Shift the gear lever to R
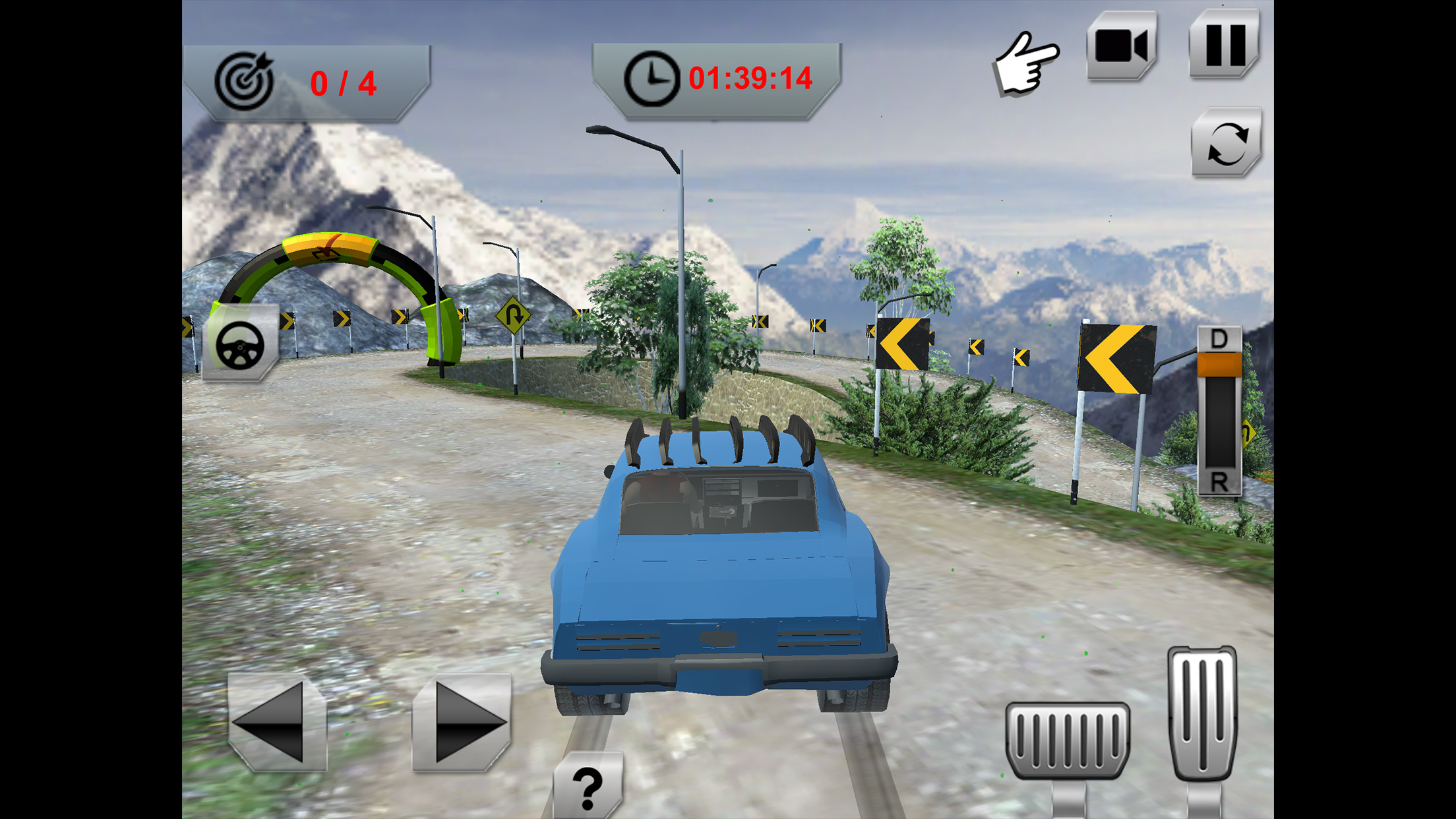 [x=1219, y=481]
